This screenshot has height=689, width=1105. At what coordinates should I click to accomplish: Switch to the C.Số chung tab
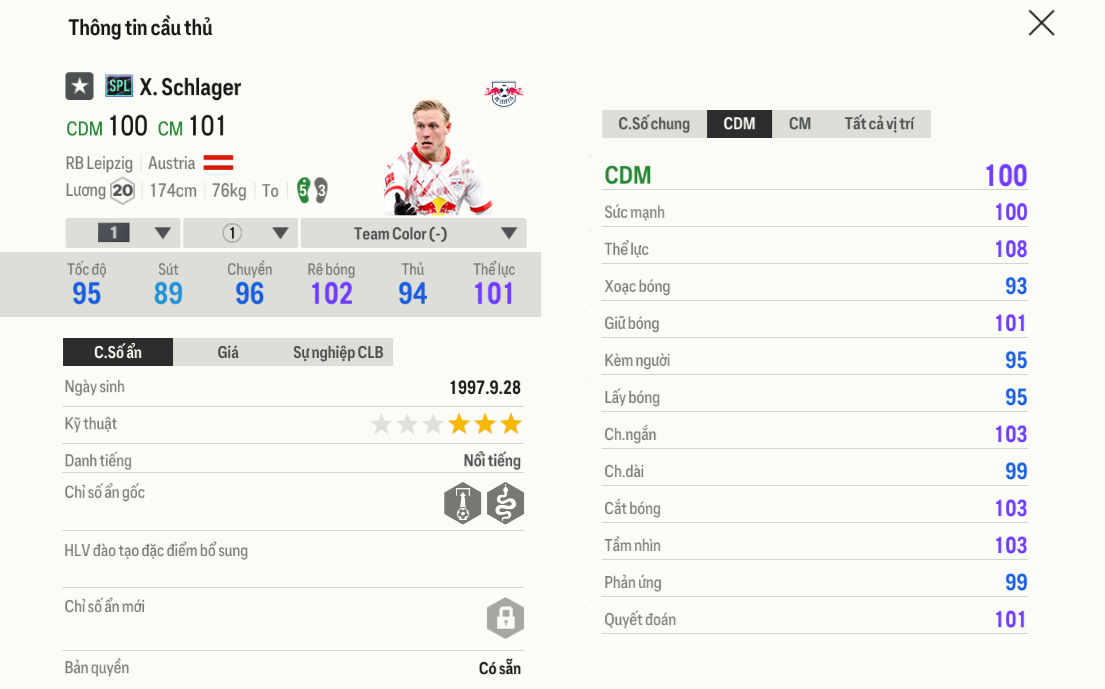point(654,124)
